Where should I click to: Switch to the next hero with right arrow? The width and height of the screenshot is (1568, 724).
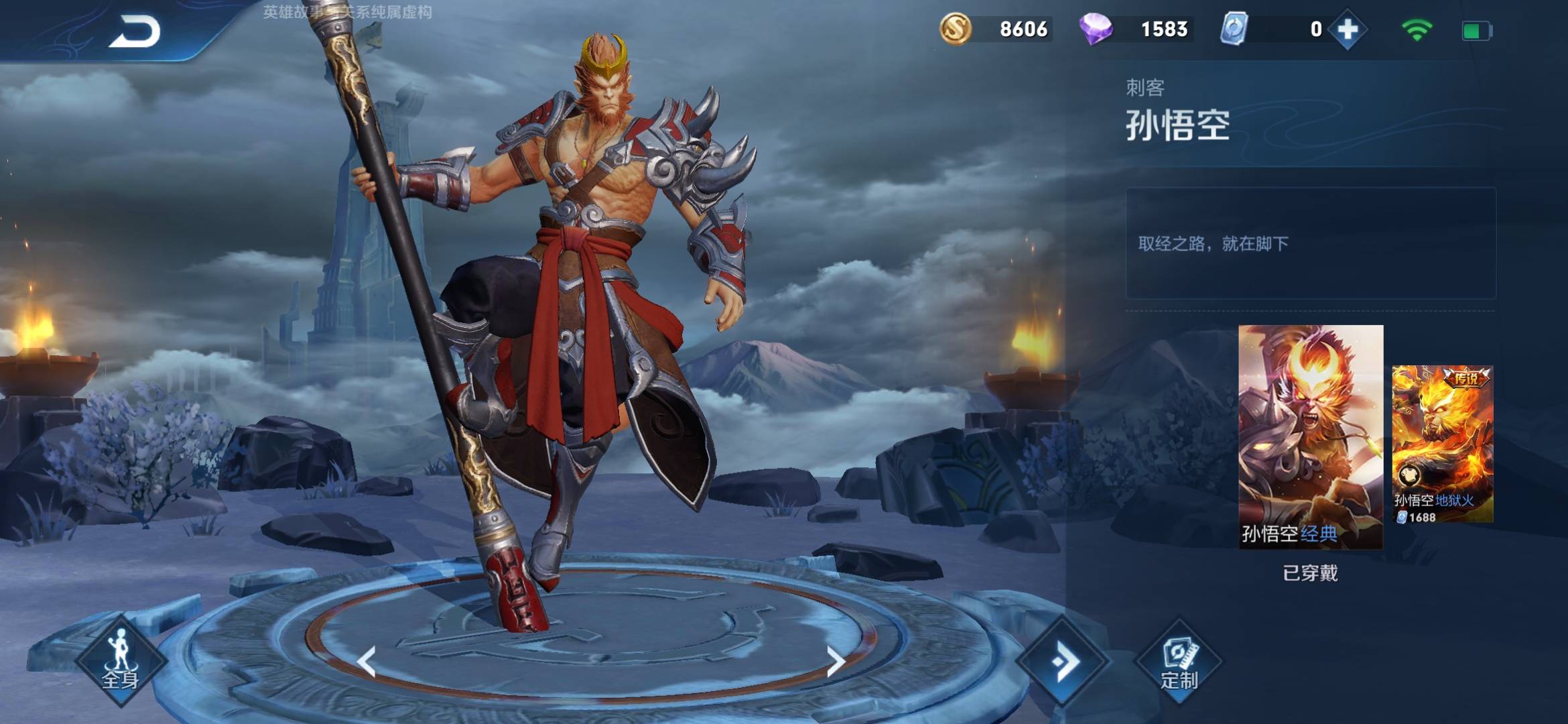coord(835,662)
